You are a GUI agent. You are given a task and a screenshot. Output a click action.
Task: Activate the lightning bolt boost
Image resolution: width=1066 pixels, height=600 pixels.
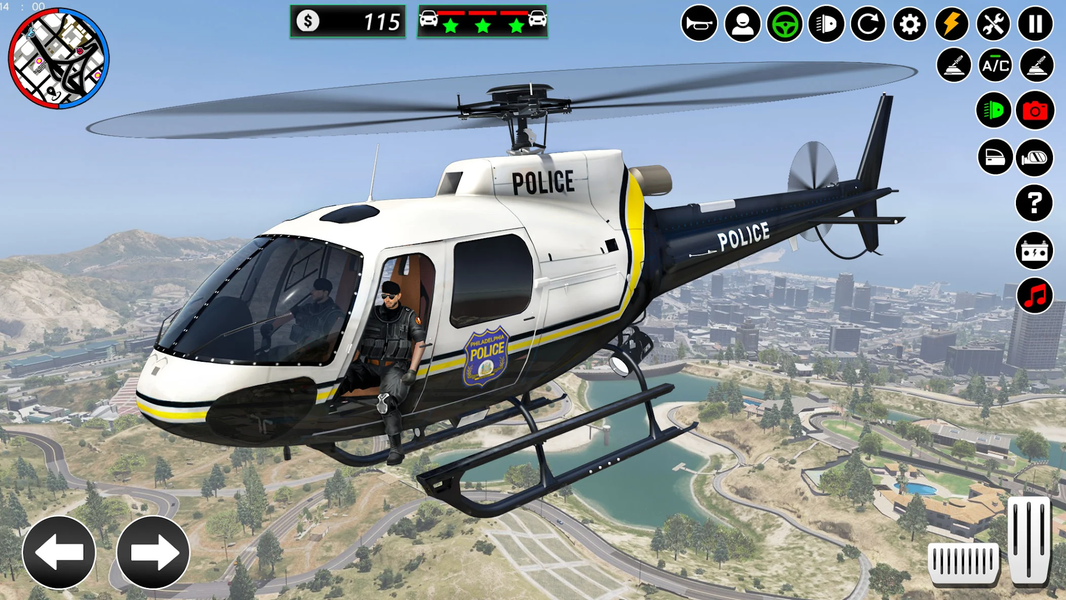[952, 23]
